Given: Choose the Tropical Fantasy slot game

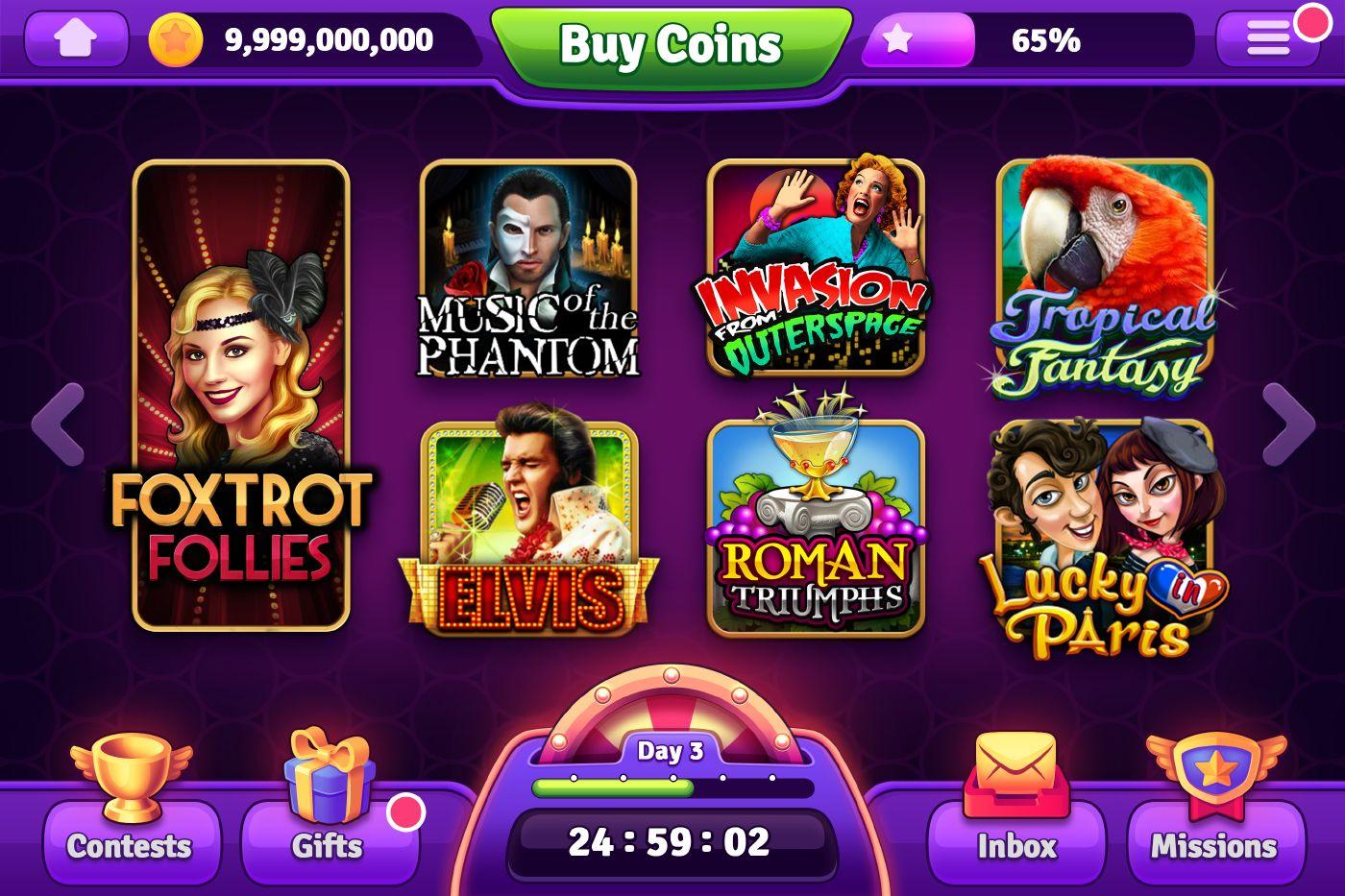Looking at the screenshot, I should click(x=1104, y=273).
